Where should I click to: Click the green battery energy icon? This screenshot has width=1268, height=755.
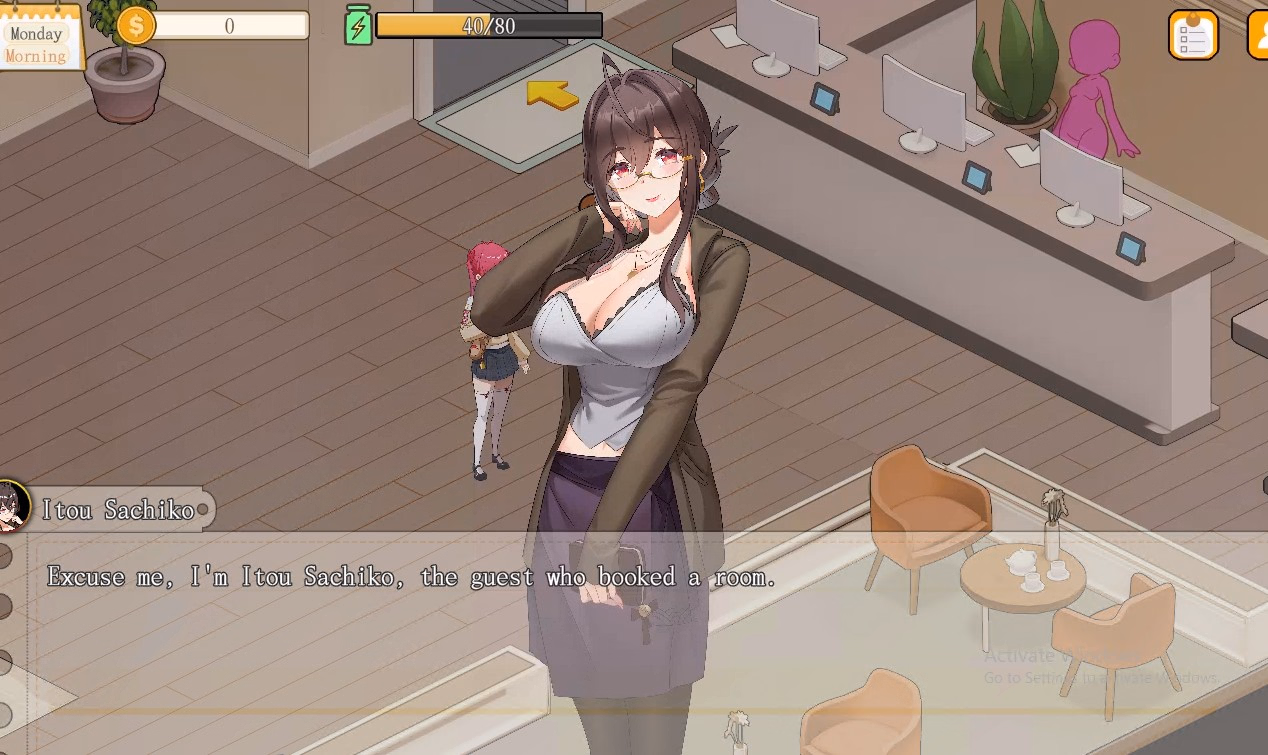coord(358,26)
